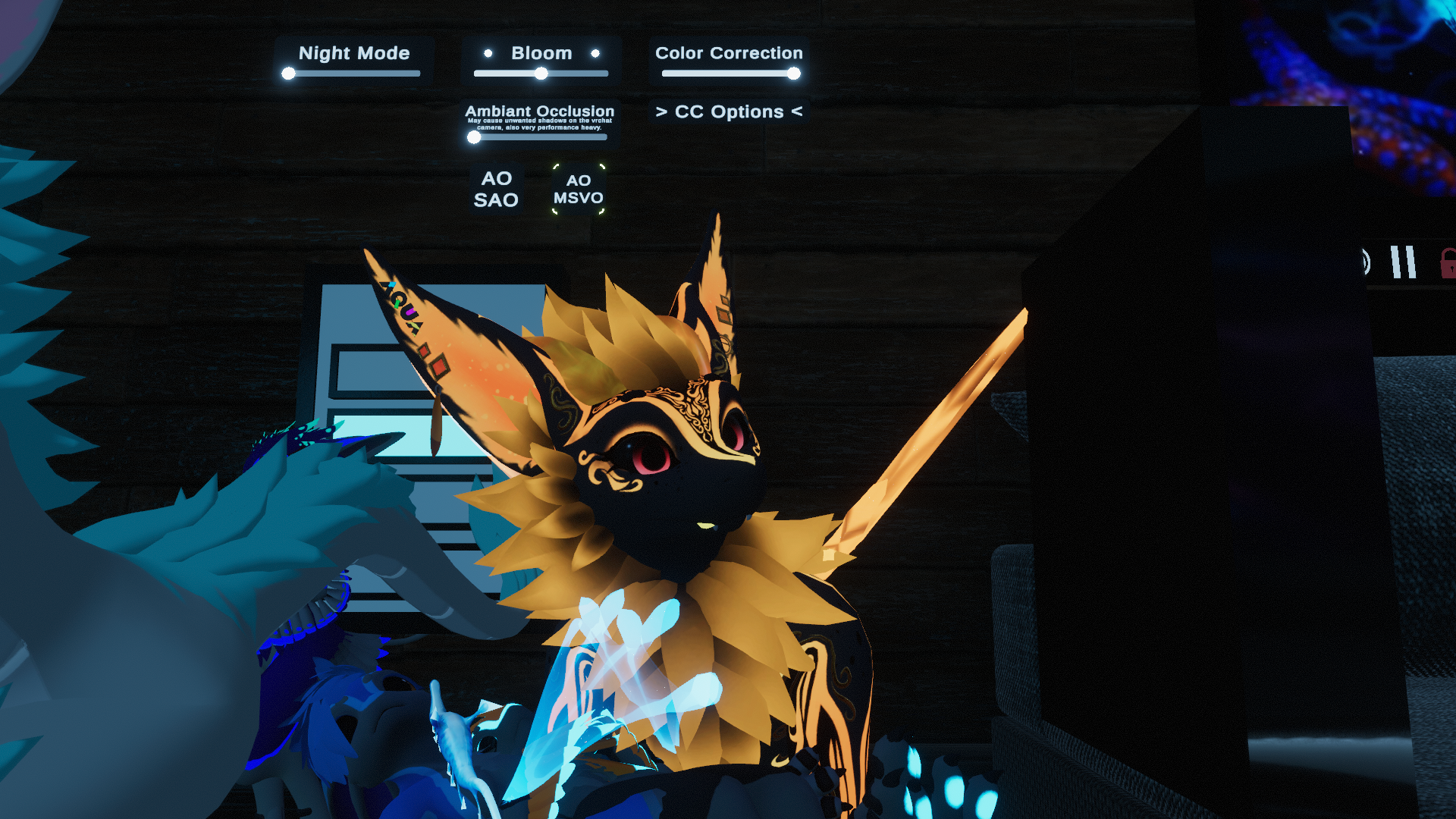The image size is (1456, 819).
Task: Choose the AO MSVO mode
Action: click(578, 189)
